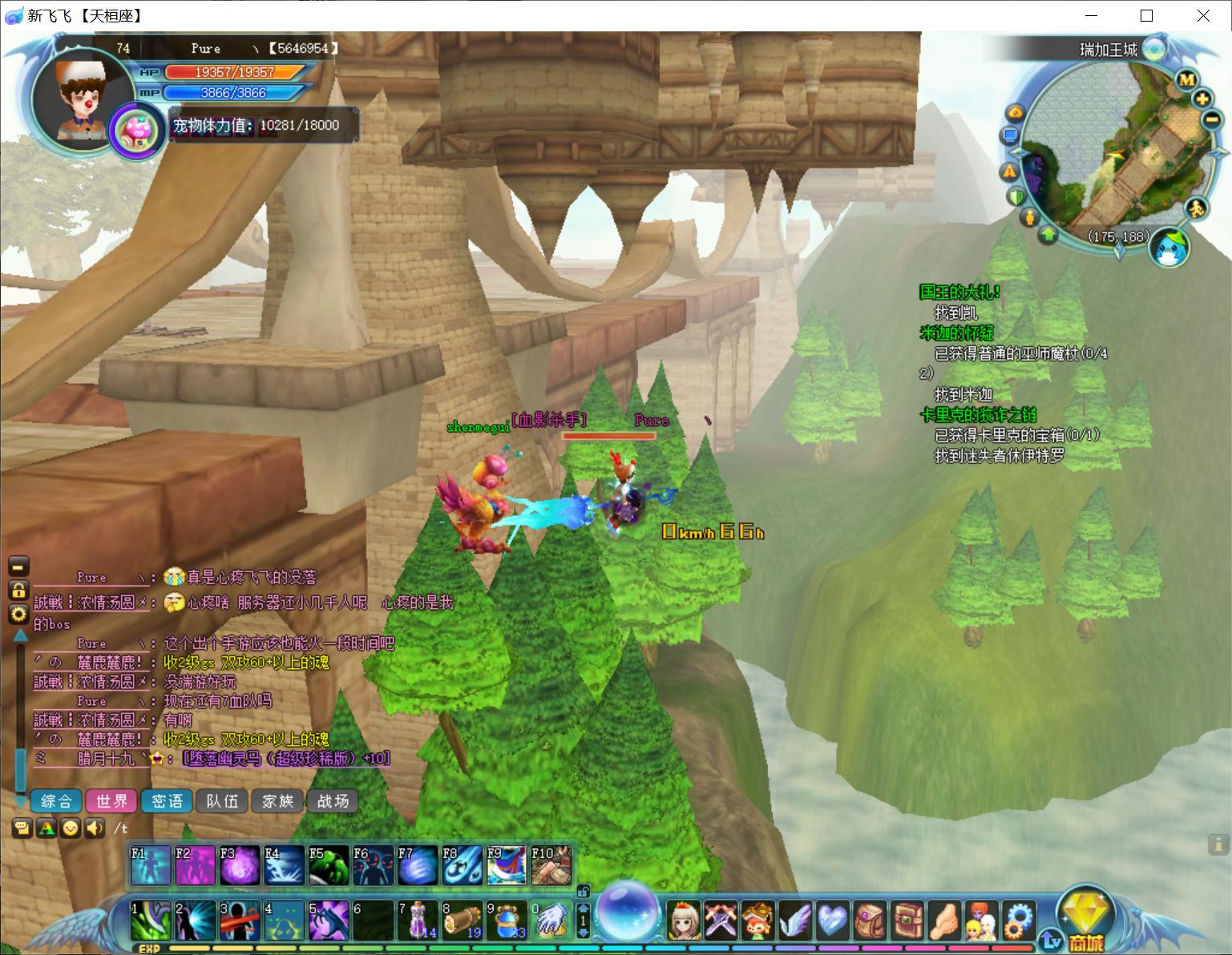
Task: Click the blue penguin helper icon
Action: [1168, 248]
